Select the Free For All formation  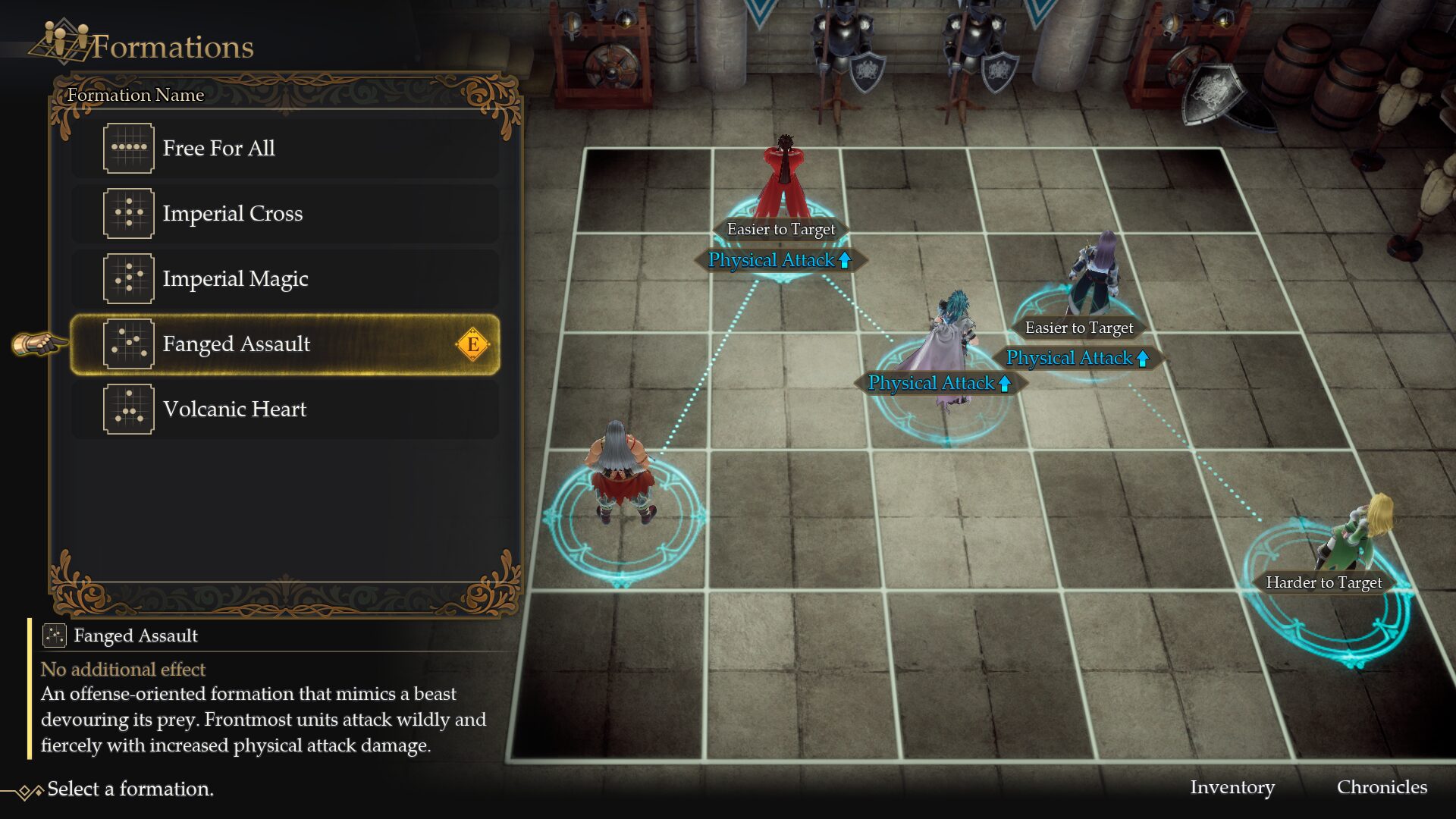(x=285, y=149)
